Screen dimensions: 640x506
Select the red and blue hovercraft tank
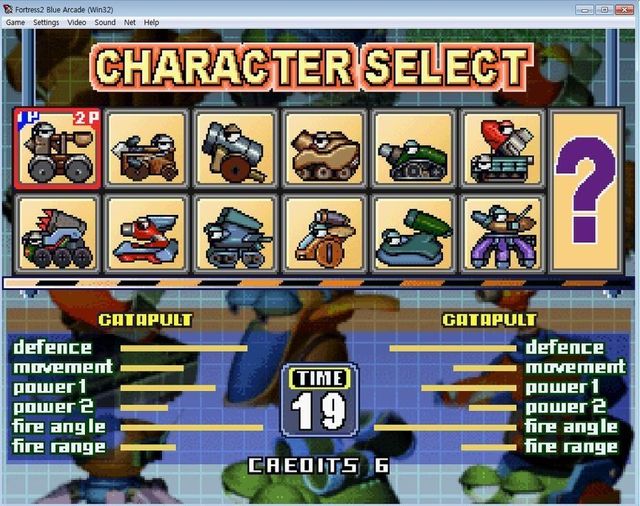(x=146, y=234)
